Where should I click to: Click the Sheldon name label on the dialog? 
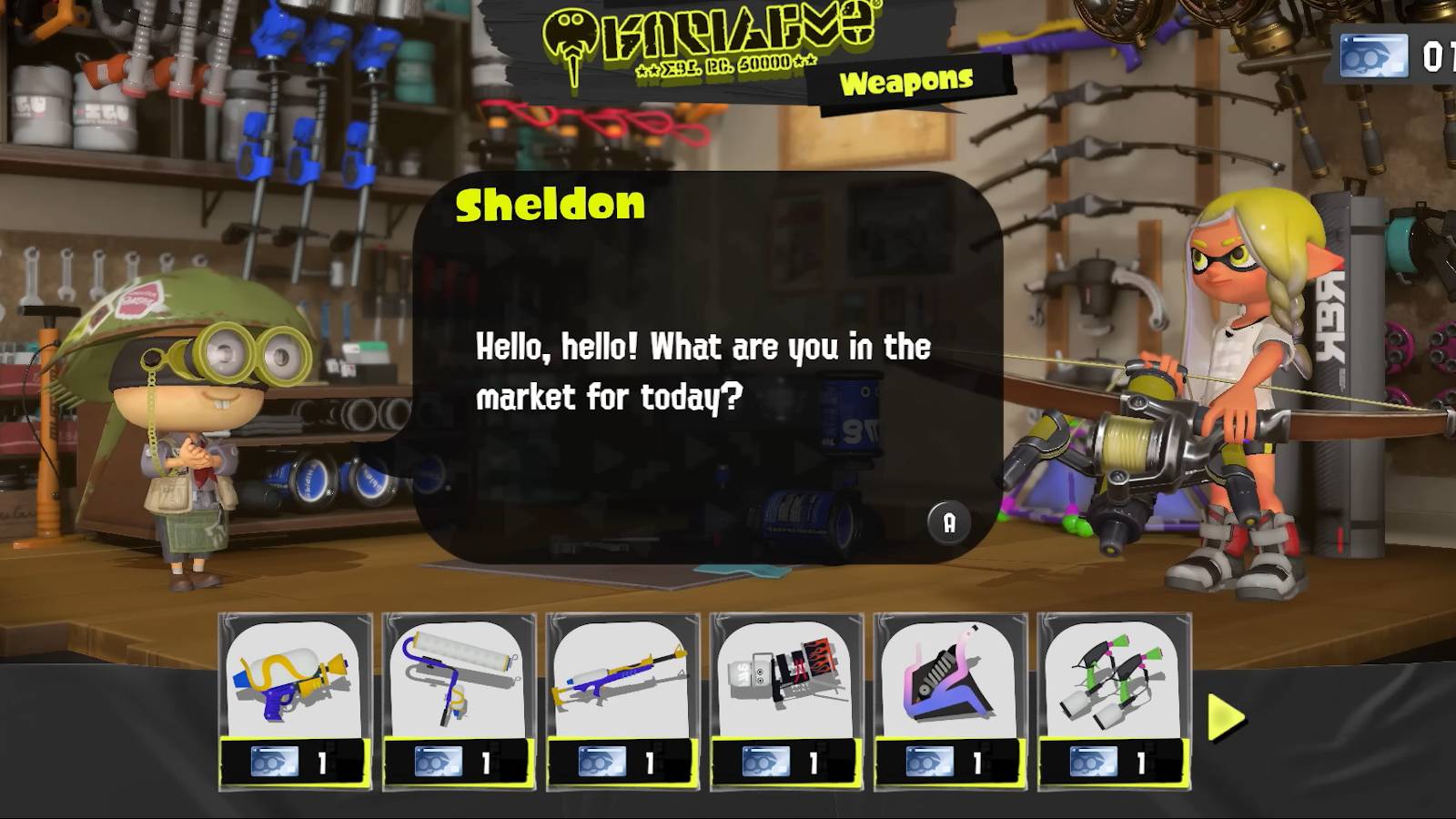[547, 204]
